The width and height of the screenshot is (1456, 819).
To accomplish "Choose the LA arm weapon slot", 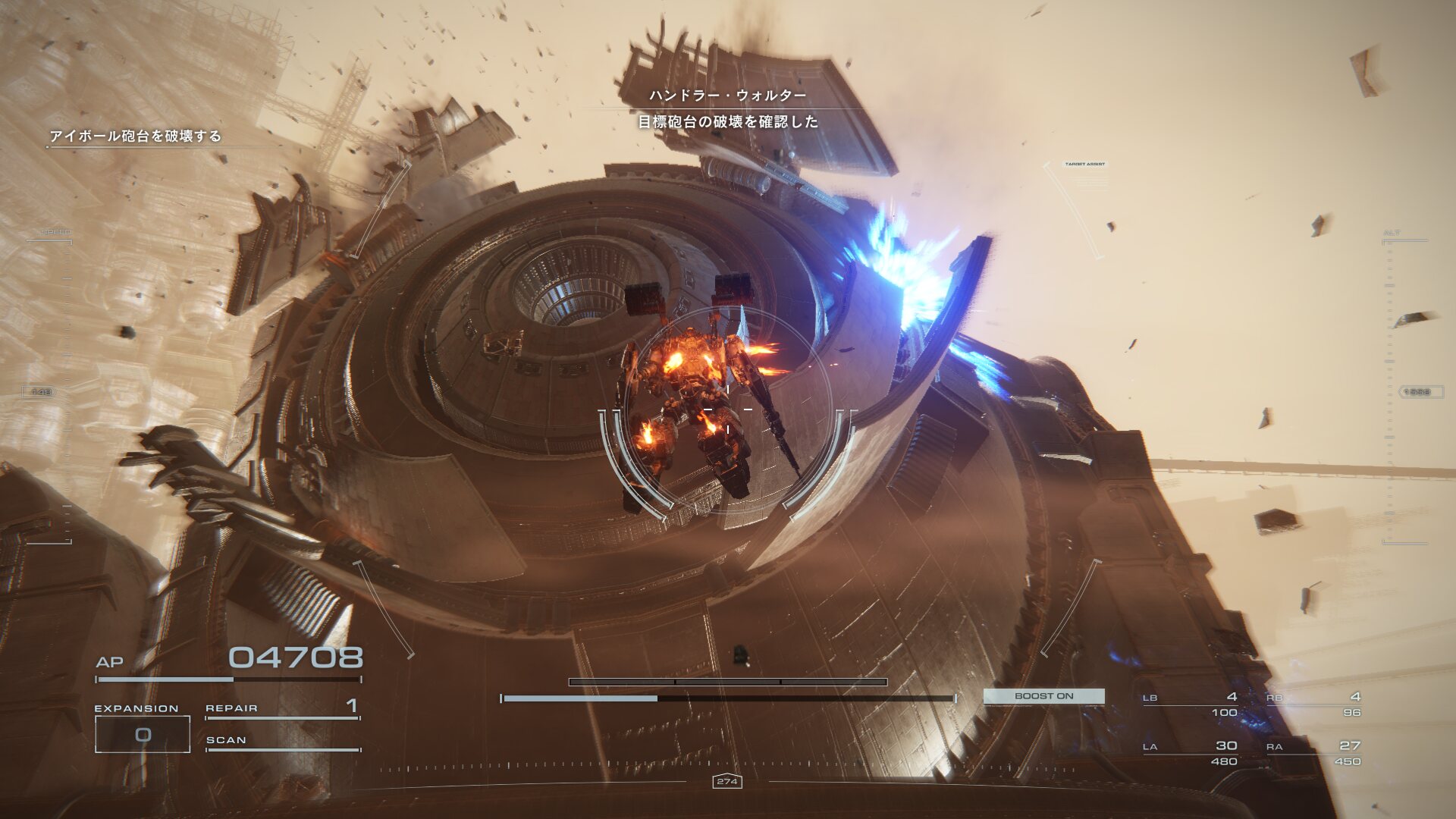I will coord(1191,752).
